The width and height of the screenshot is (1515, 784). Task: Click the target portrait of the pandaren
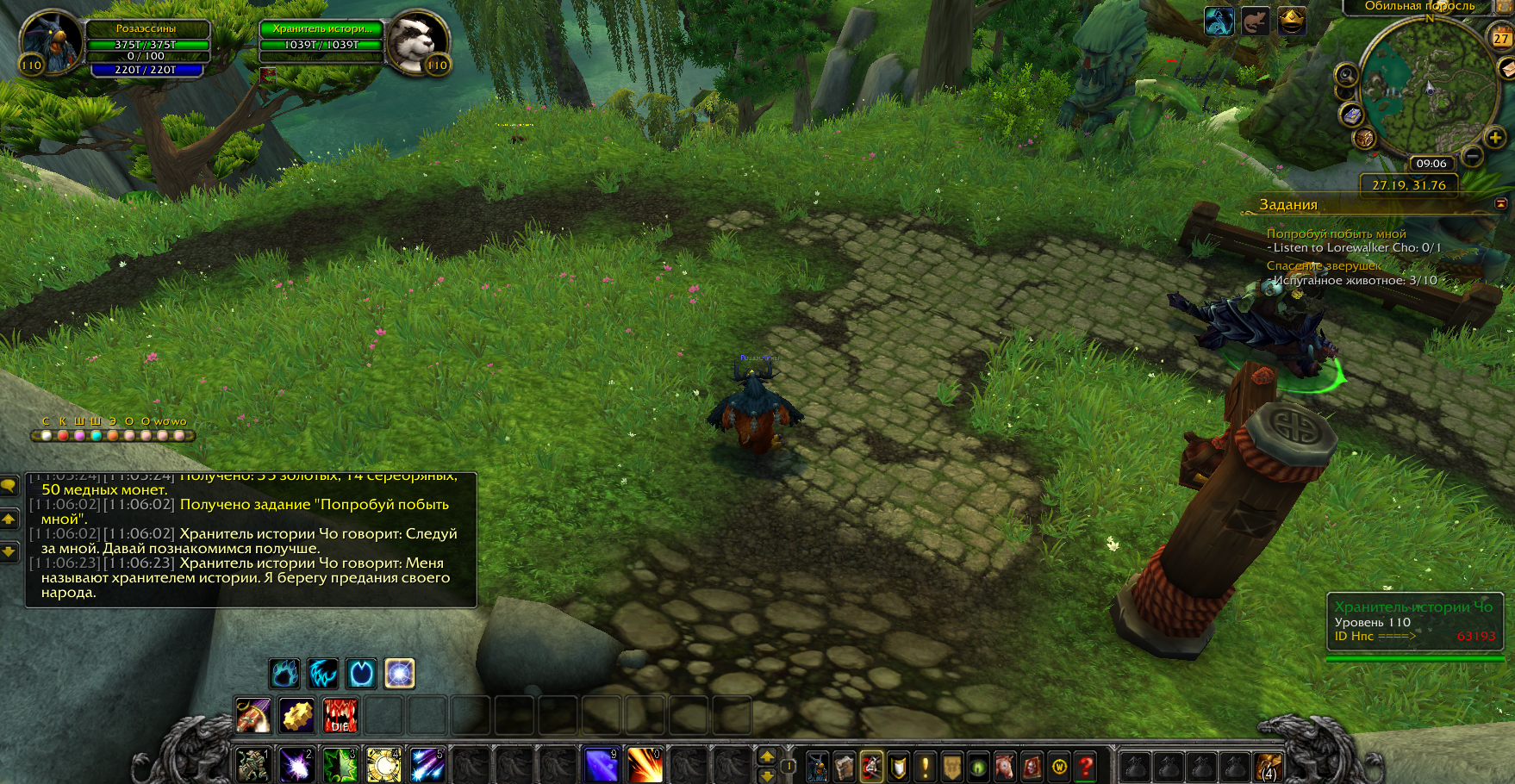click(x=417, y=40)
